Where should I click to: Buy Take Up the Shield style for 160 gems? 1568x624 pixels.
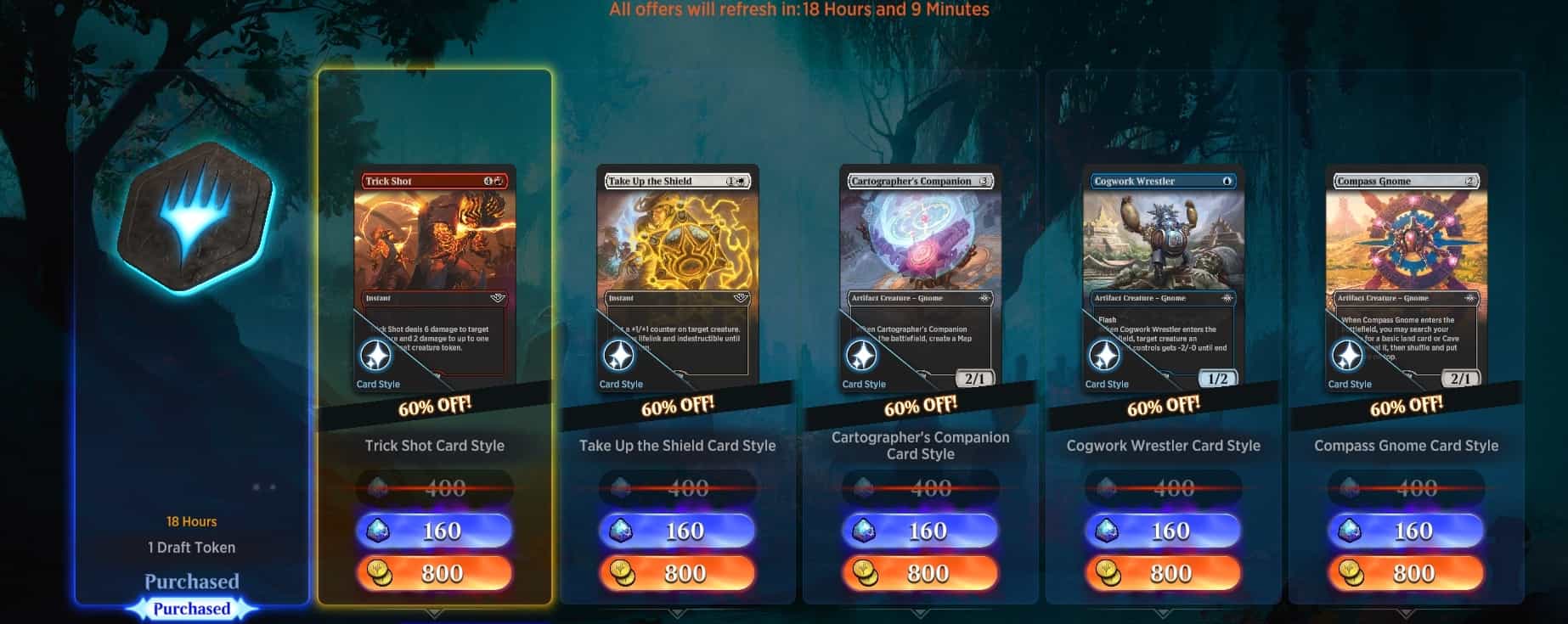click(x=677, y=530)
